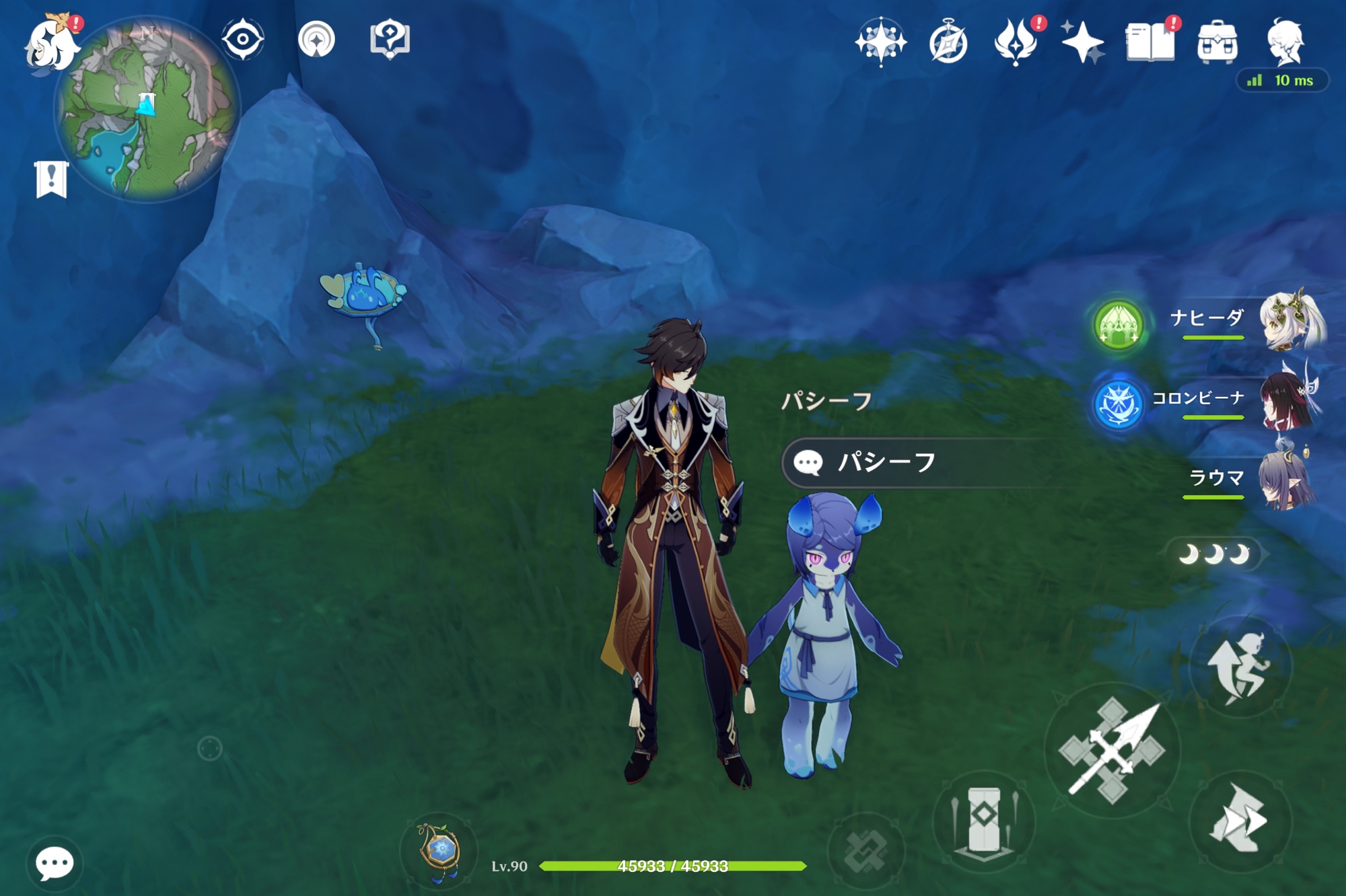Toggle the elemental sight eye icon
The width and height of the screenshot is (1346, 896).
[243, 40]
